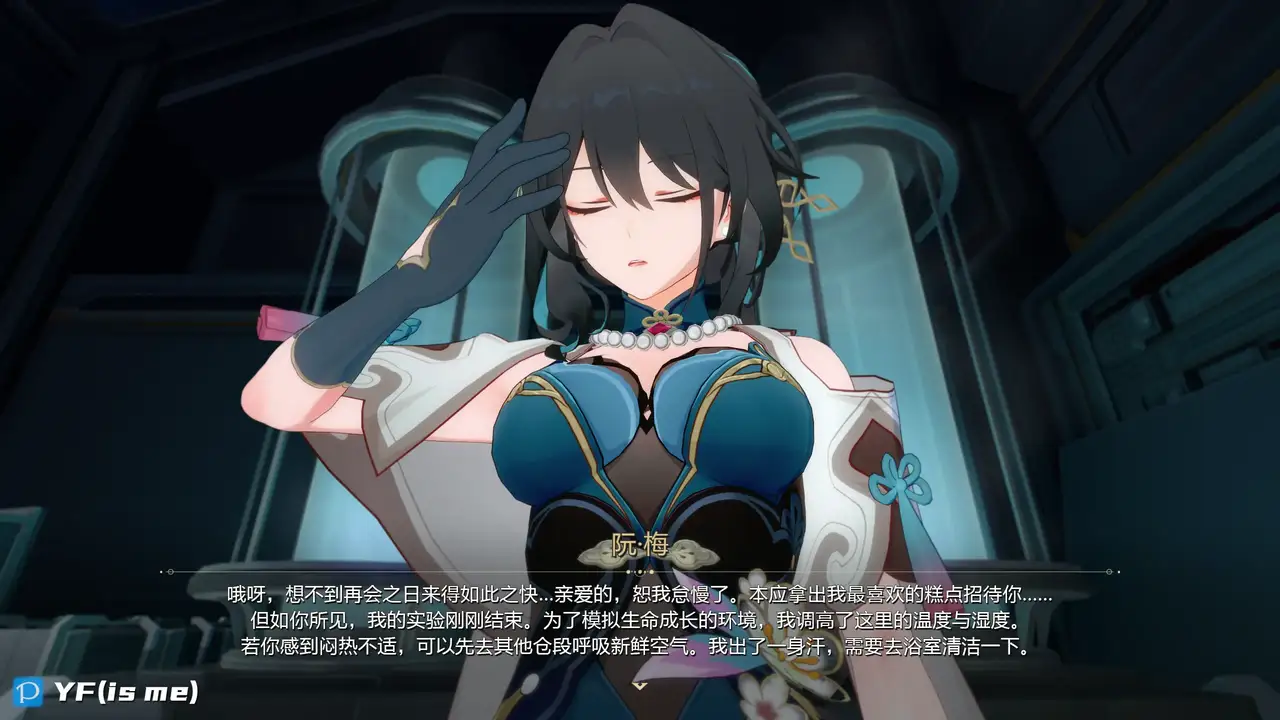Viewport: 1280px width, 720px height.
Task: Click the golden dialogue continue arrow
Action: (x=639, y=684)
